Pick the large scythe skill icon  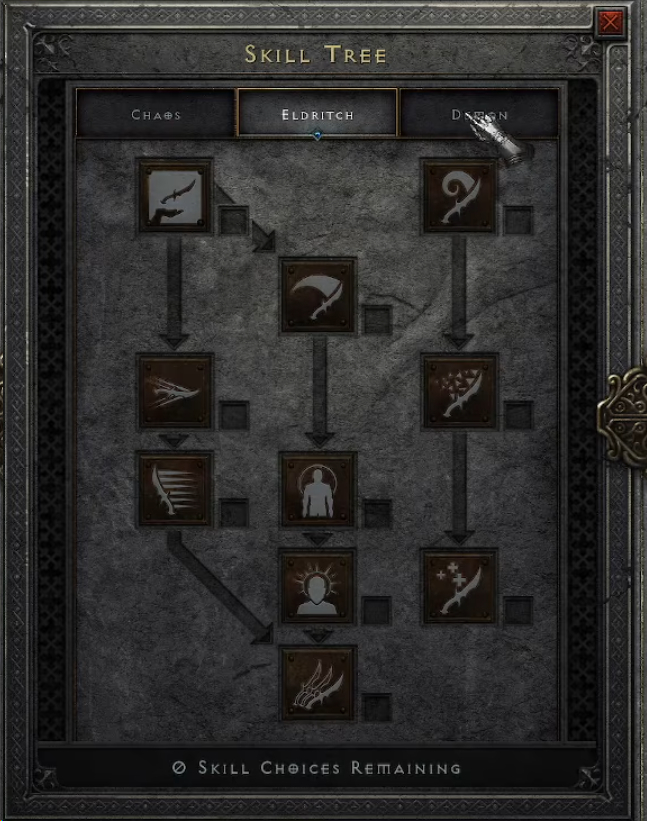pos(317,294)
